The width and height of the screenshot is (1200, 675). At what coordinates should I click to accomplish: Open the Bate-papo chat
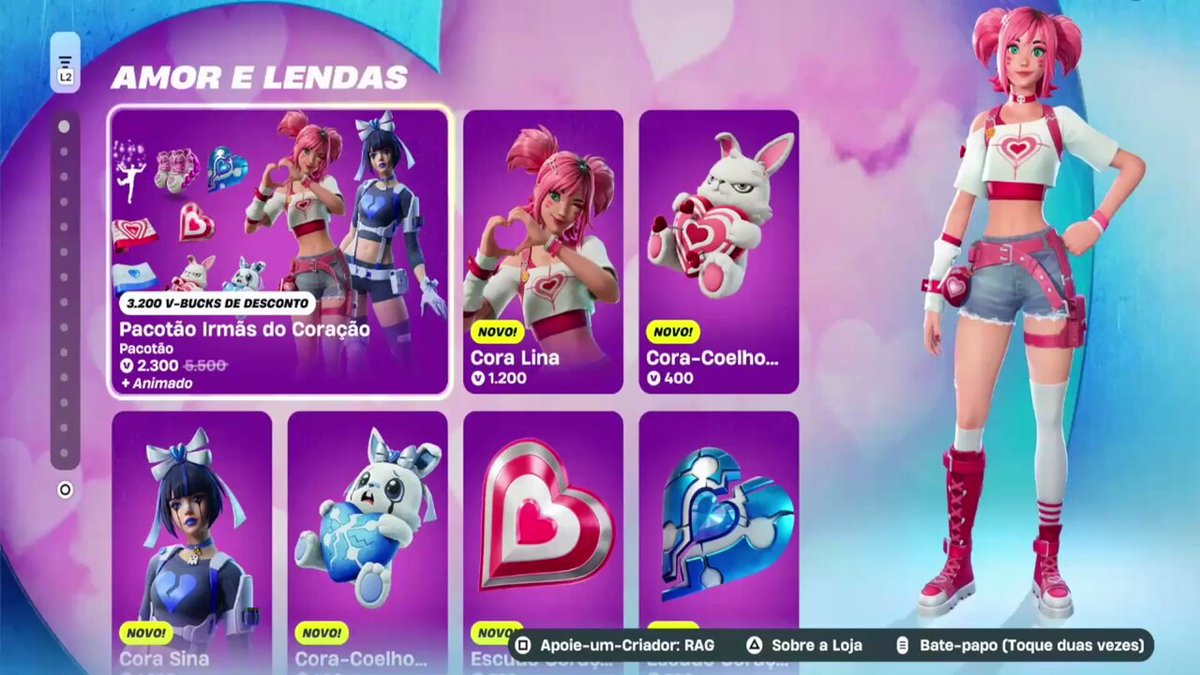click(1019, 646)
